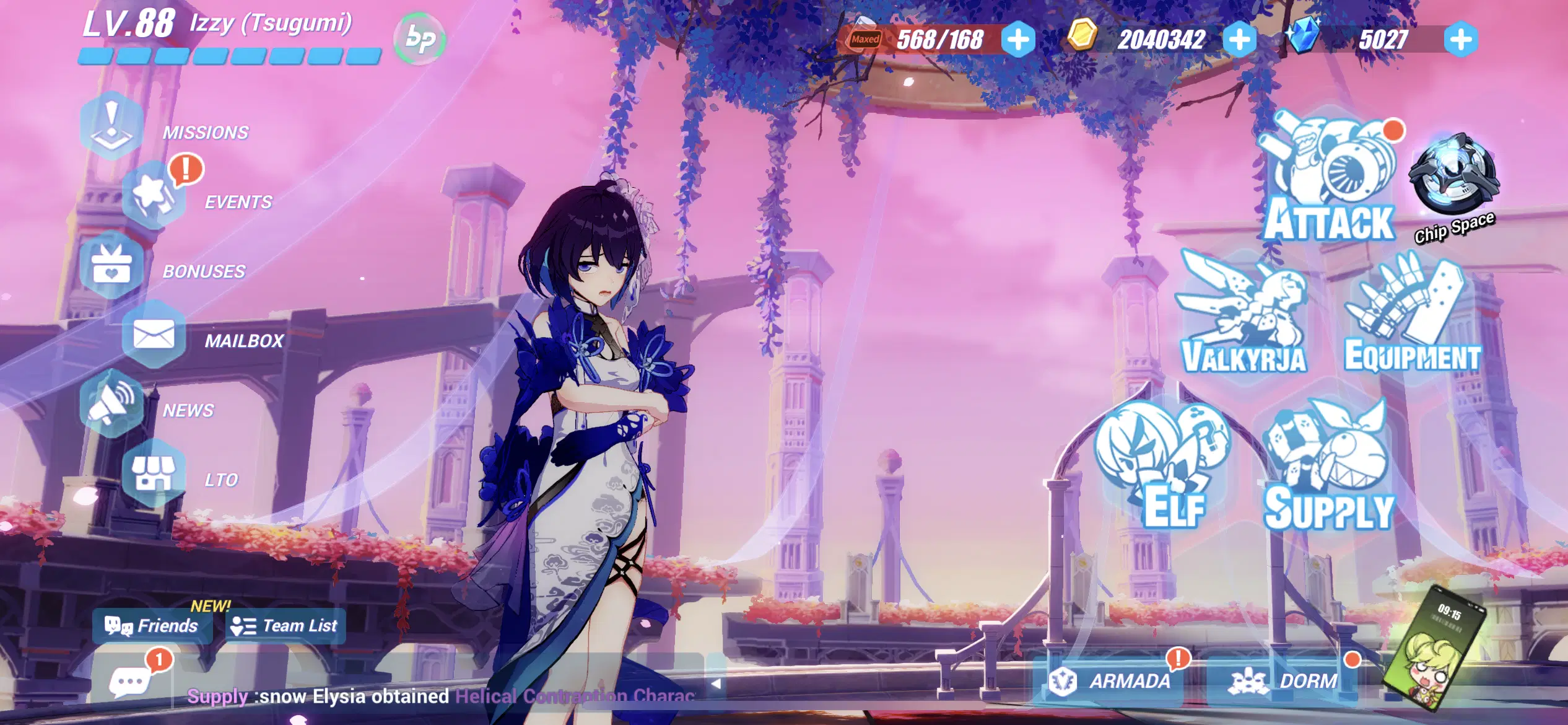
Task: Open the Valkyrja roster
Action: click(x=1244, y=316)
